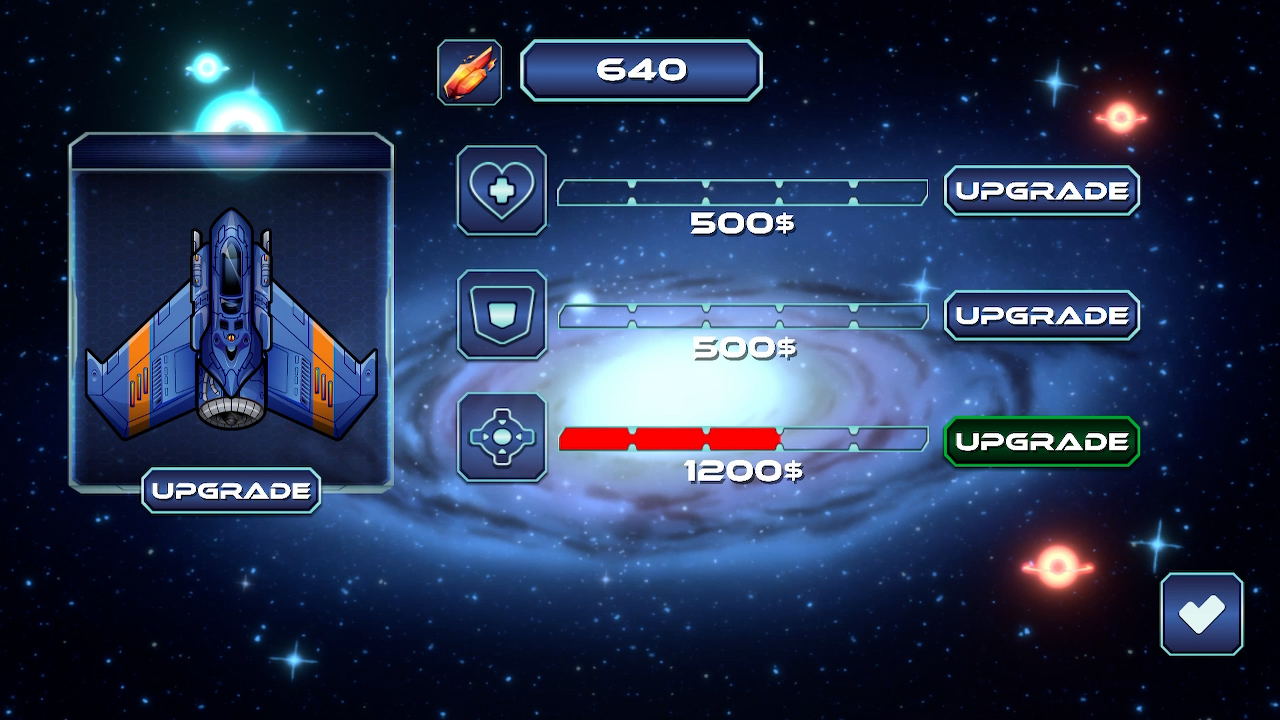Screen dimensions: 1280x720
Task: Click the 1200$ price label
Action: click(x=742, y=471)
